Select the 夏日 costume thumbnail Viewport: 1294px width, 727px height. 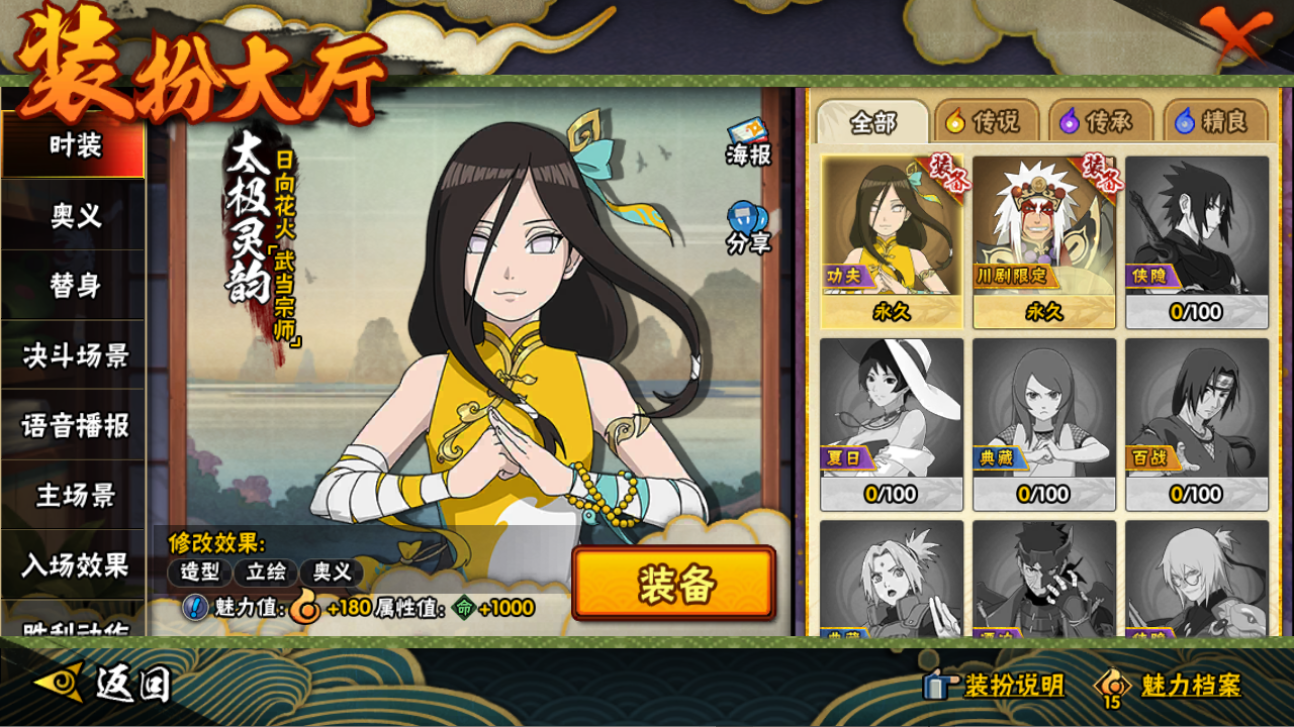(892, 424)
